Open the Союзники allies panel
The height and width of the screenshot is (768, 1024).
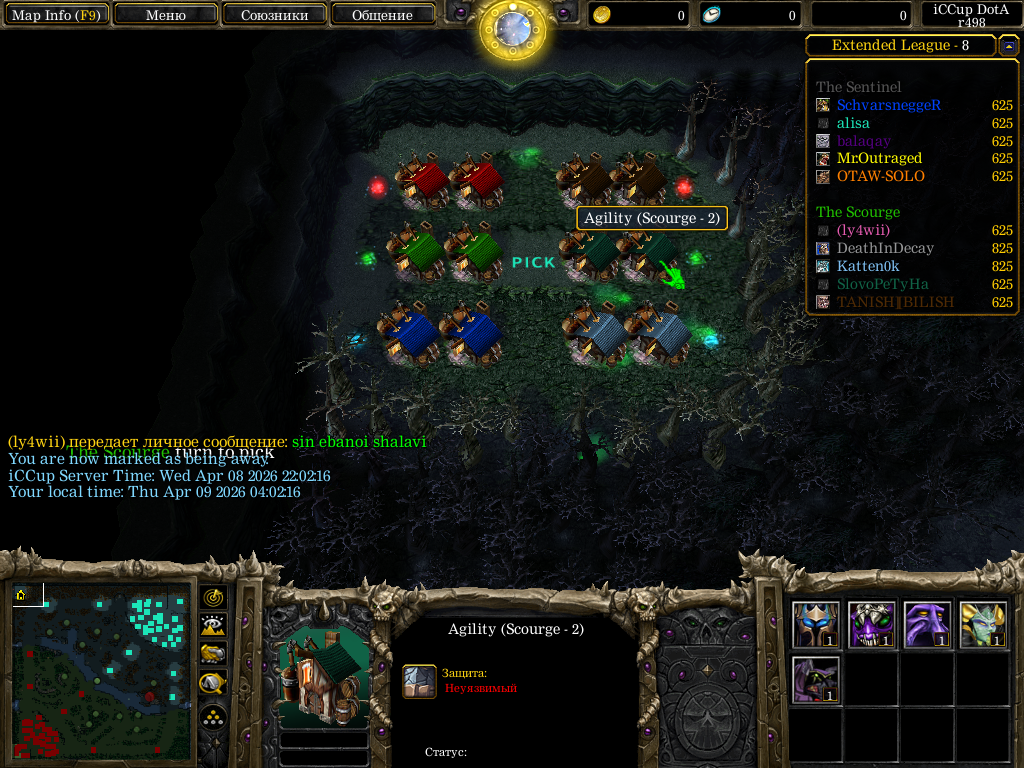point(273,15)
